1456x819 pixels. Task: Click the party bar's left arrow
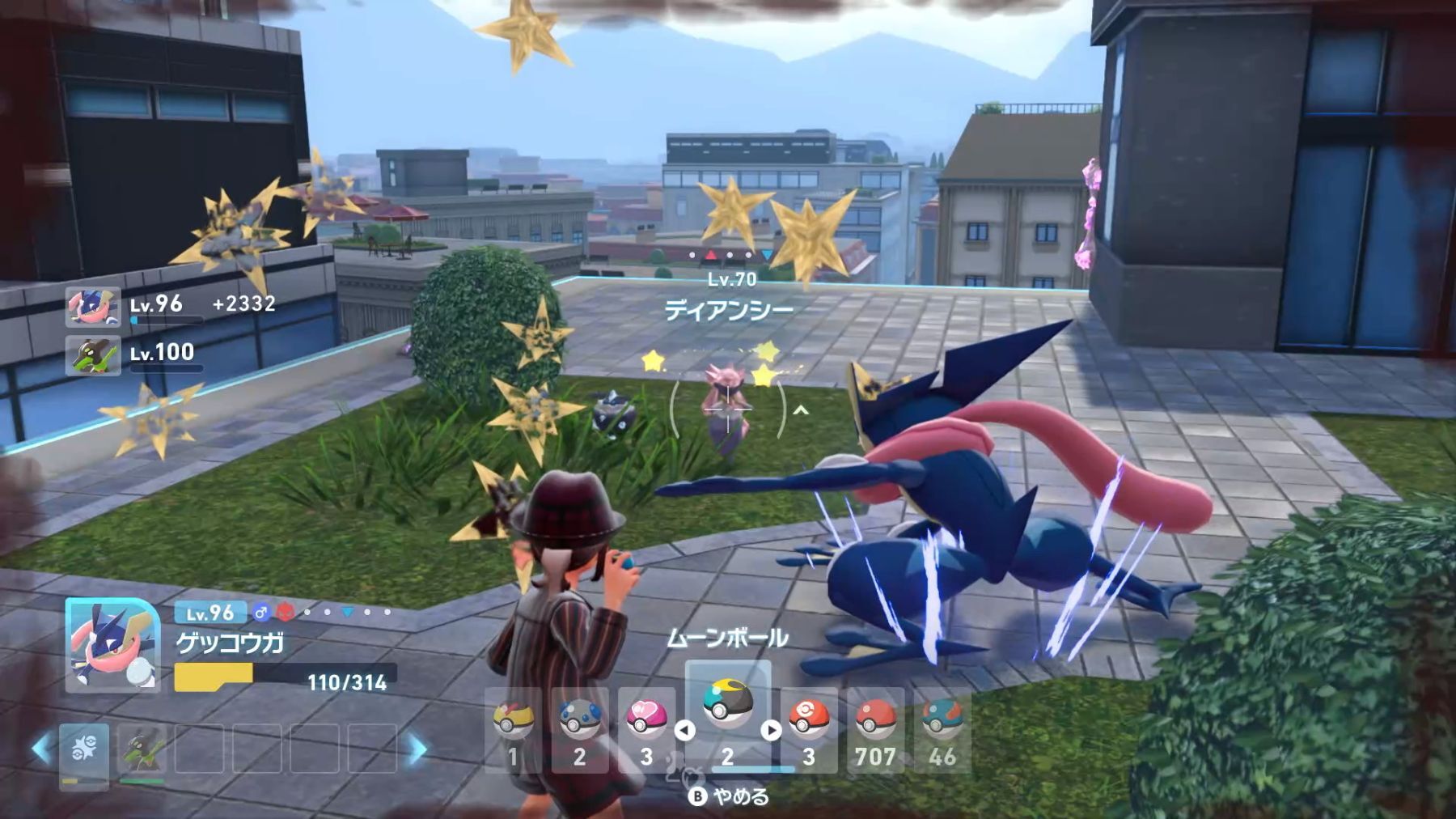point(42,749)
